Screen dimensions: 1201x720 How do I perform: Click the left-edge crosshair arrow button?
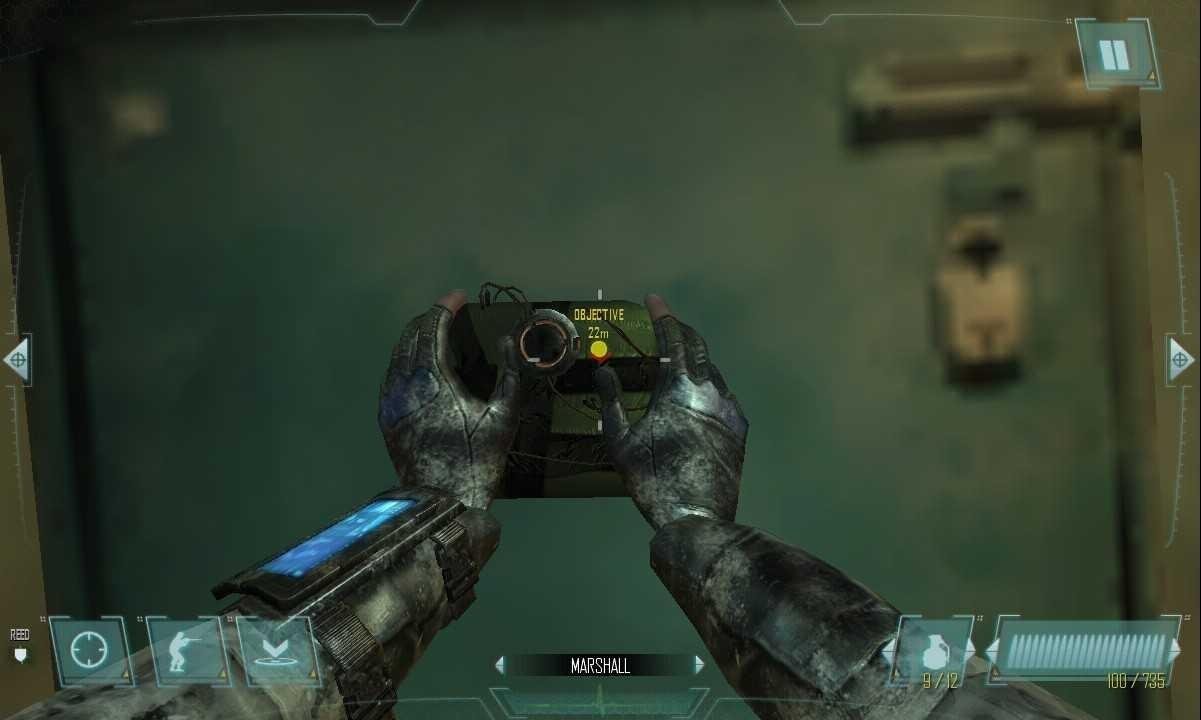point(16,359)
